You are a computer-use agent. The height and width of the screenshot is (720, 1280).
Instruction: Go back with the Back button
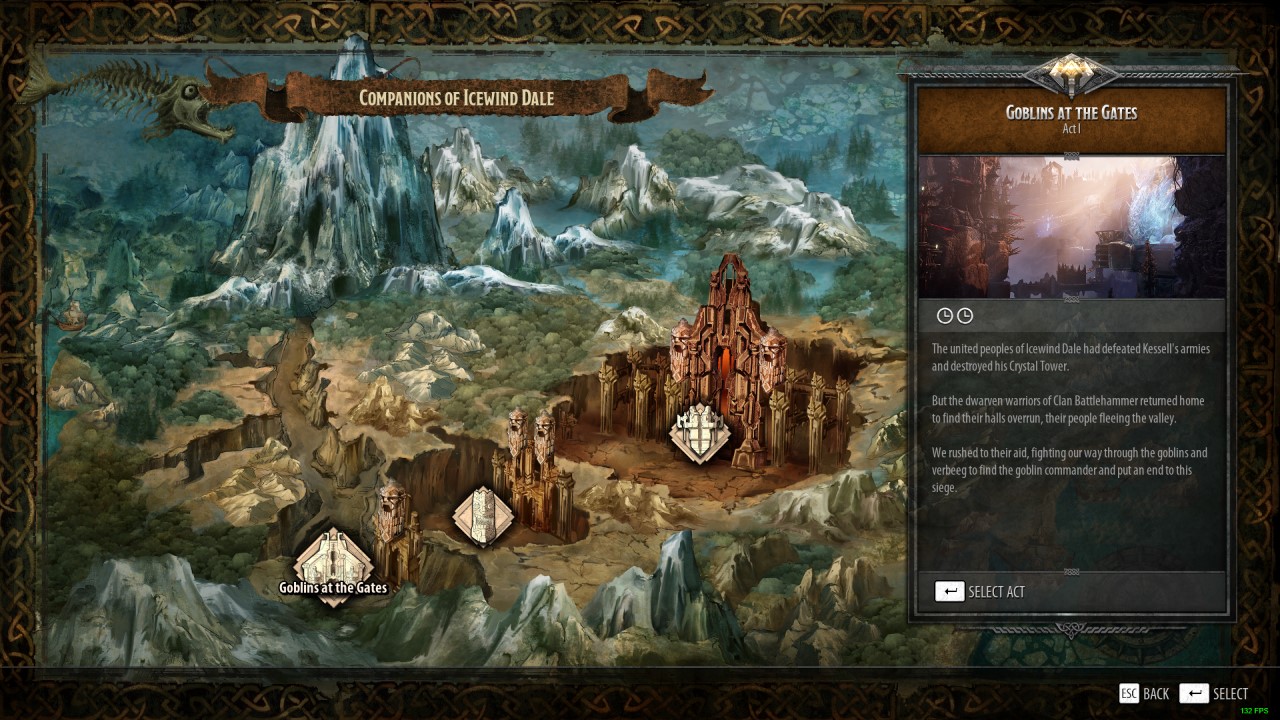(x=1144, y=693)
